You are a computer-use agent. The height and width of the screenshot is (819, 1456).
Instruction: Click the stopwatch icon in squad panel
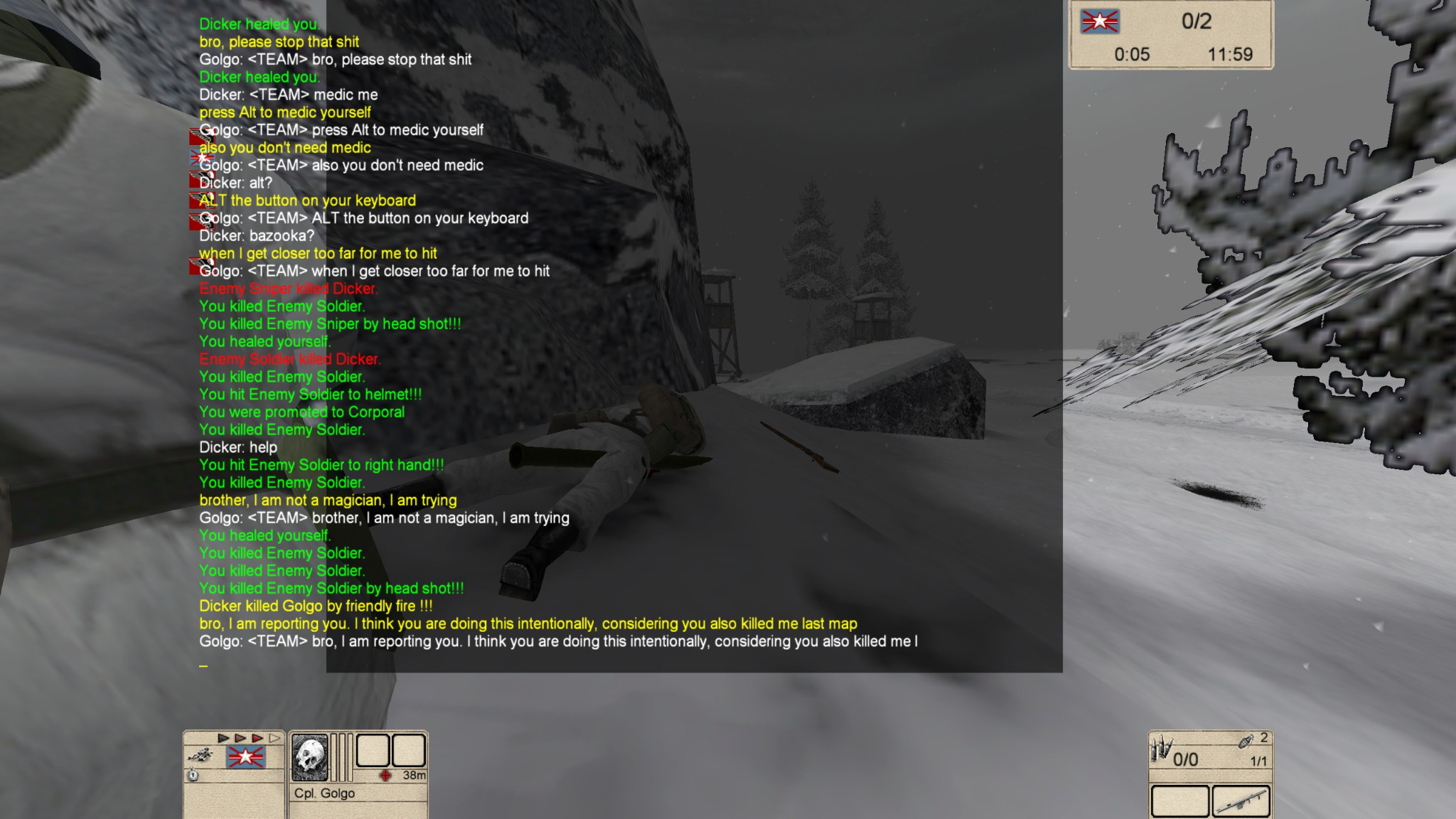193,775
